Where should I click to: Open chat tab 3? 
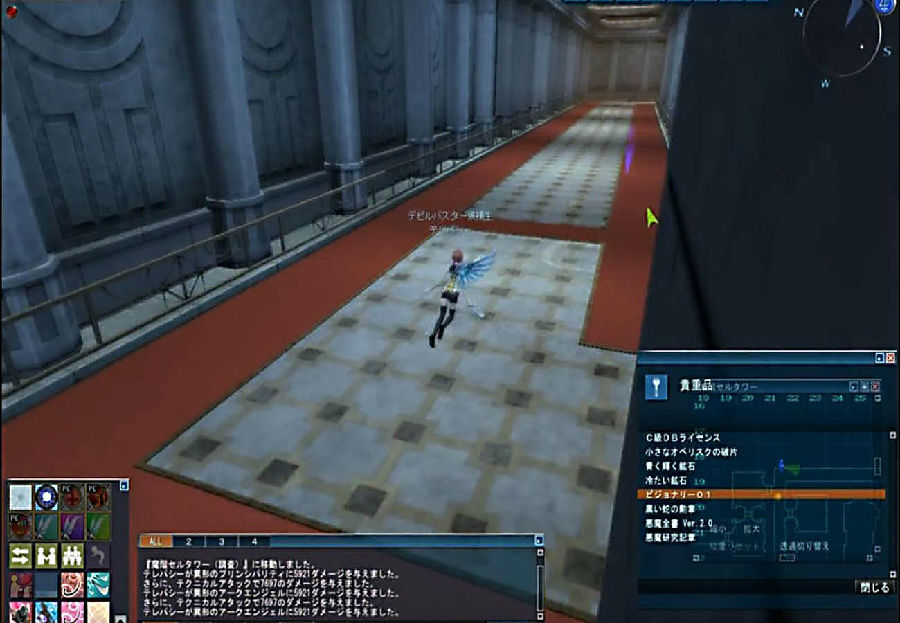pos(221,541)
